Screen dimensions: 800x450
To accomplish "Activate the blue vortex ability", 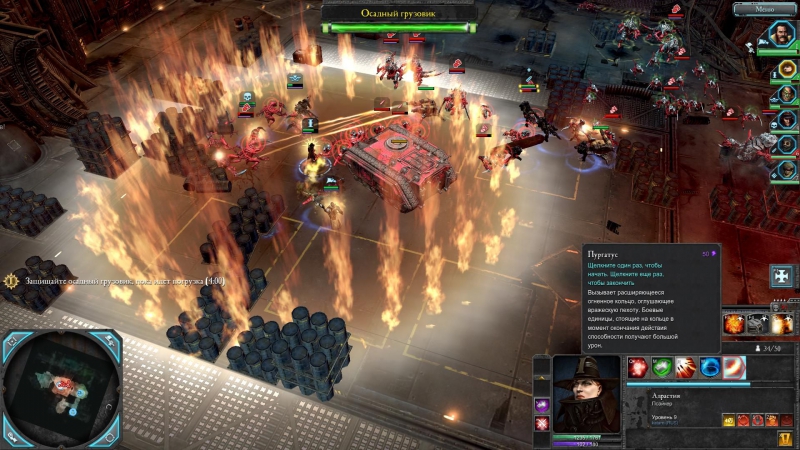I will point(710,367).
